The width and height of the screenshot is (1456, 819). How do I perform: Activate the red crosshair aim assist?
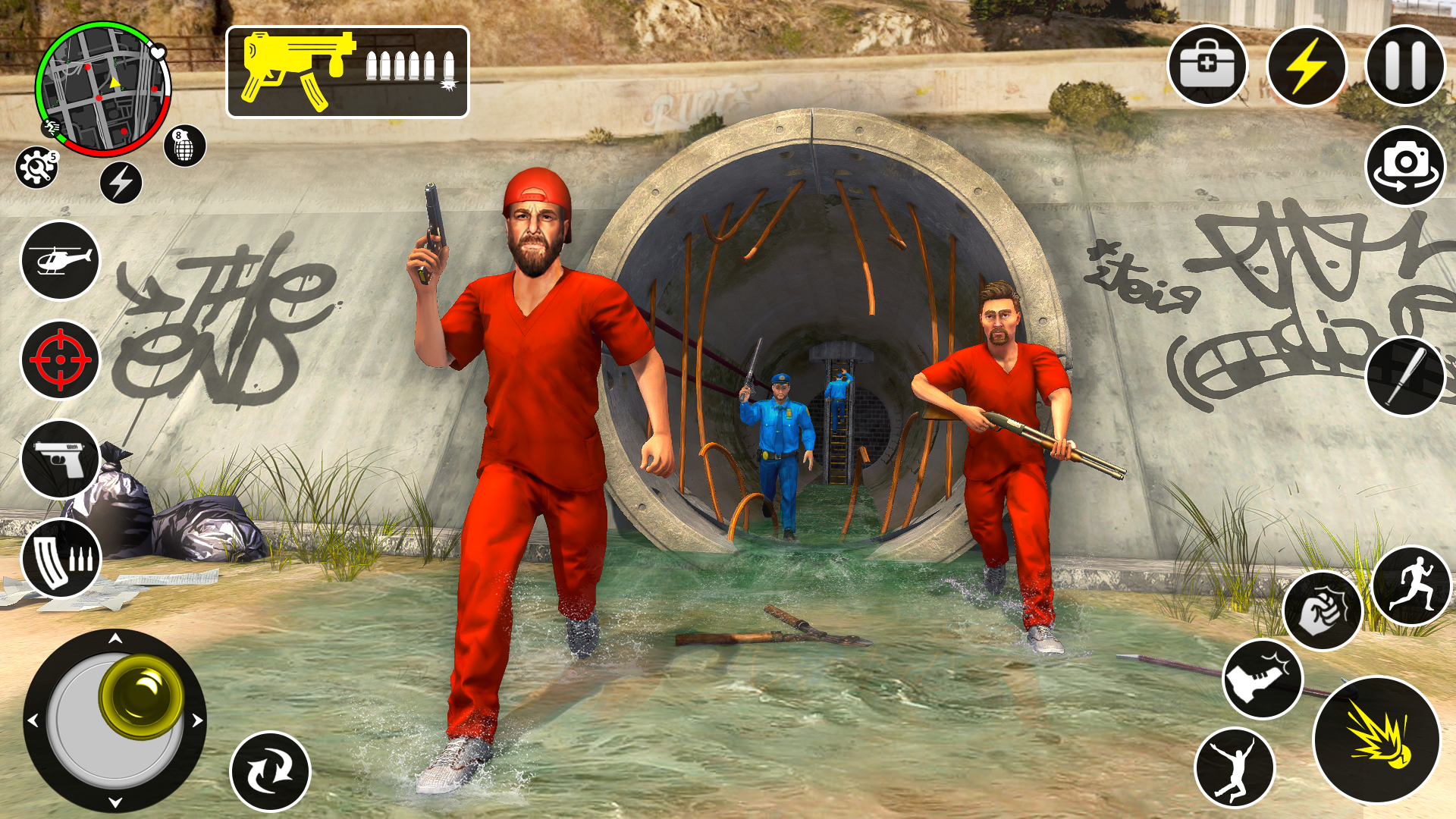point(60,356)
